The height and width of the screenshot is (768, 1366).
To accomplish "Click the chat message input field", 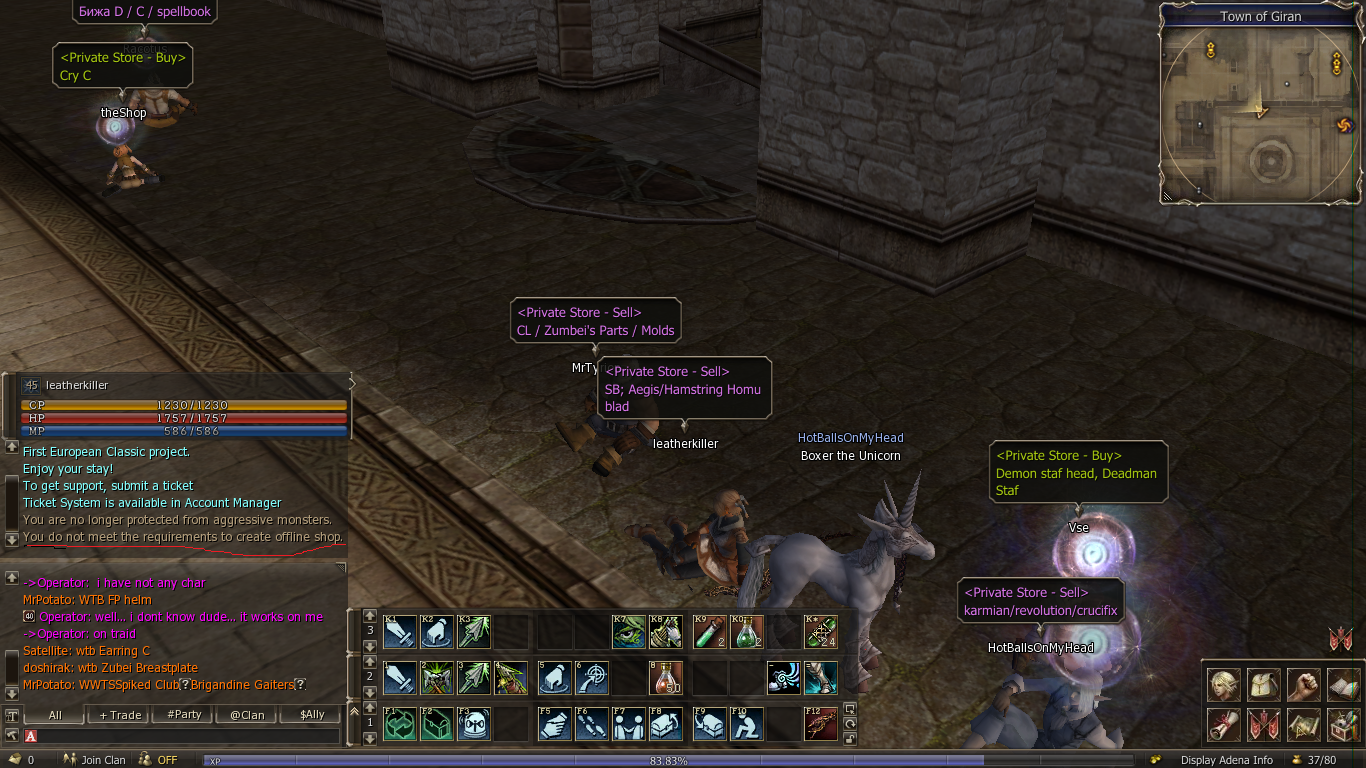I will 190,736.
